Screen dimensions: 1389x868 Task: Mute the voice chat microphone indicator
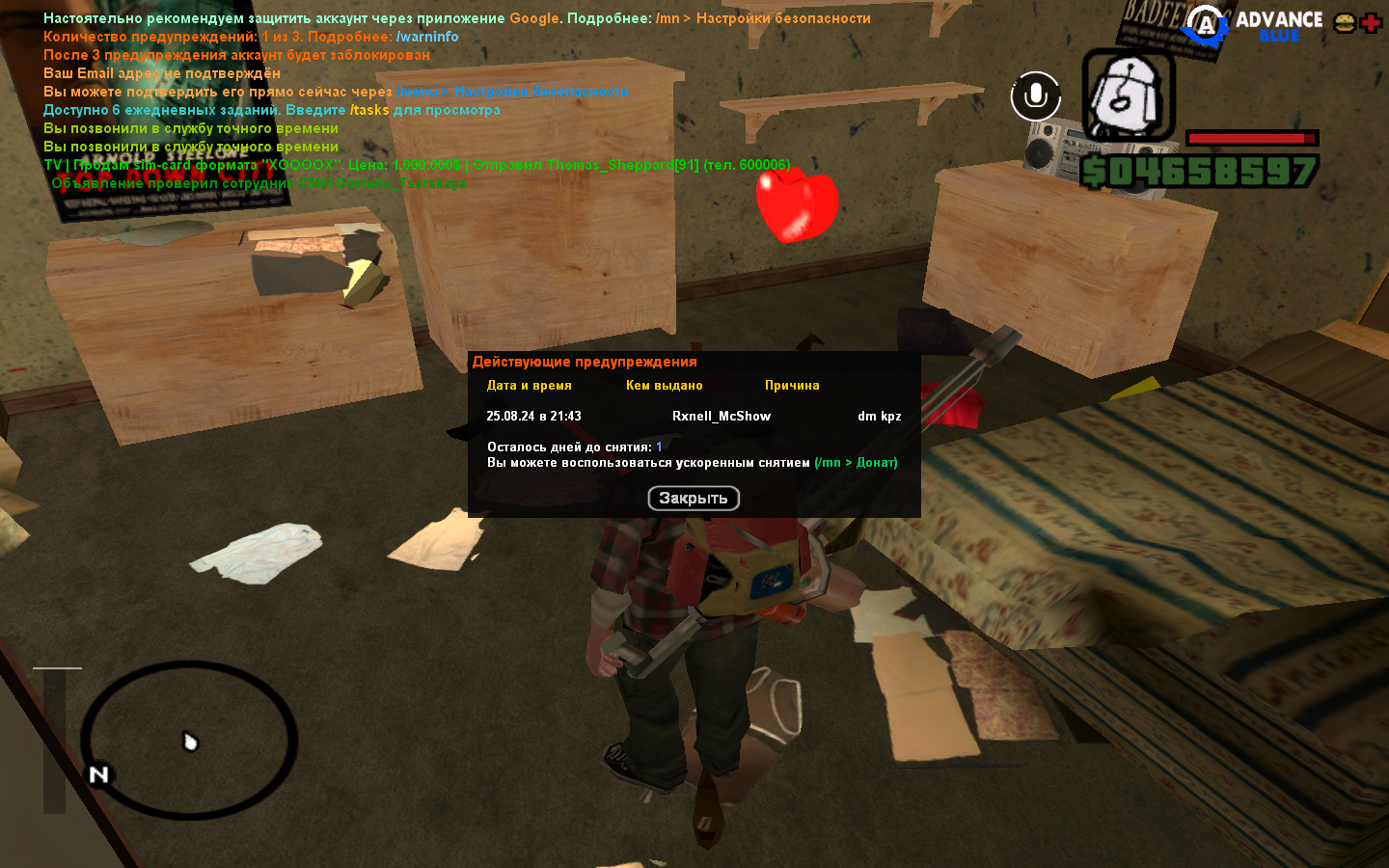pos(1035,95)
